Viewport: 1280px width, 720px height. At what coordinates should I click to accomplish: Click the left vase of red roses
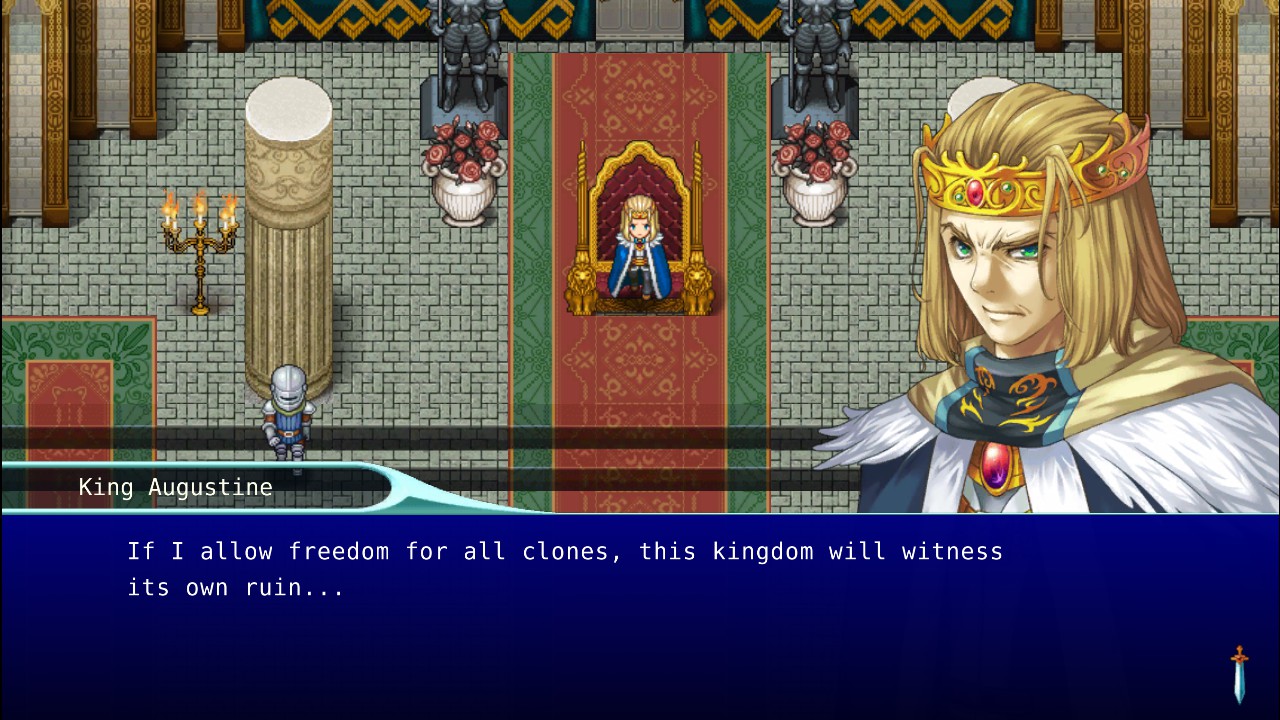(462, 165)
